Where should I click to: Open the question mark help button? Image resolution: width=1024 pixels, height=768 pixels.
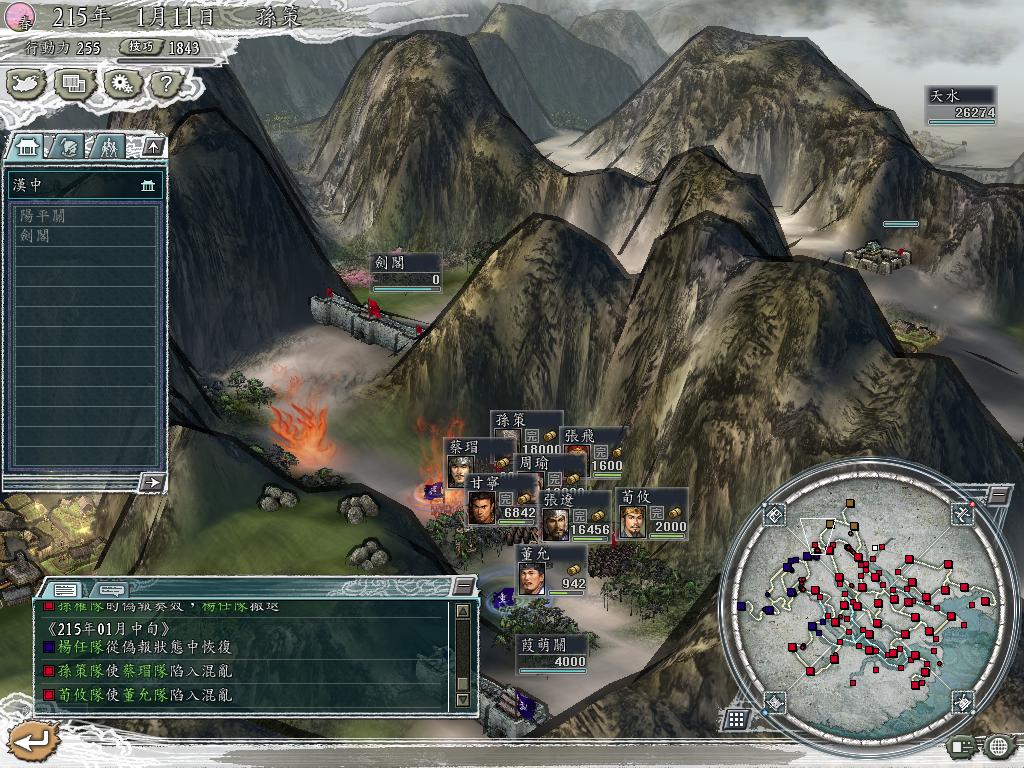(x=163, y=84)
